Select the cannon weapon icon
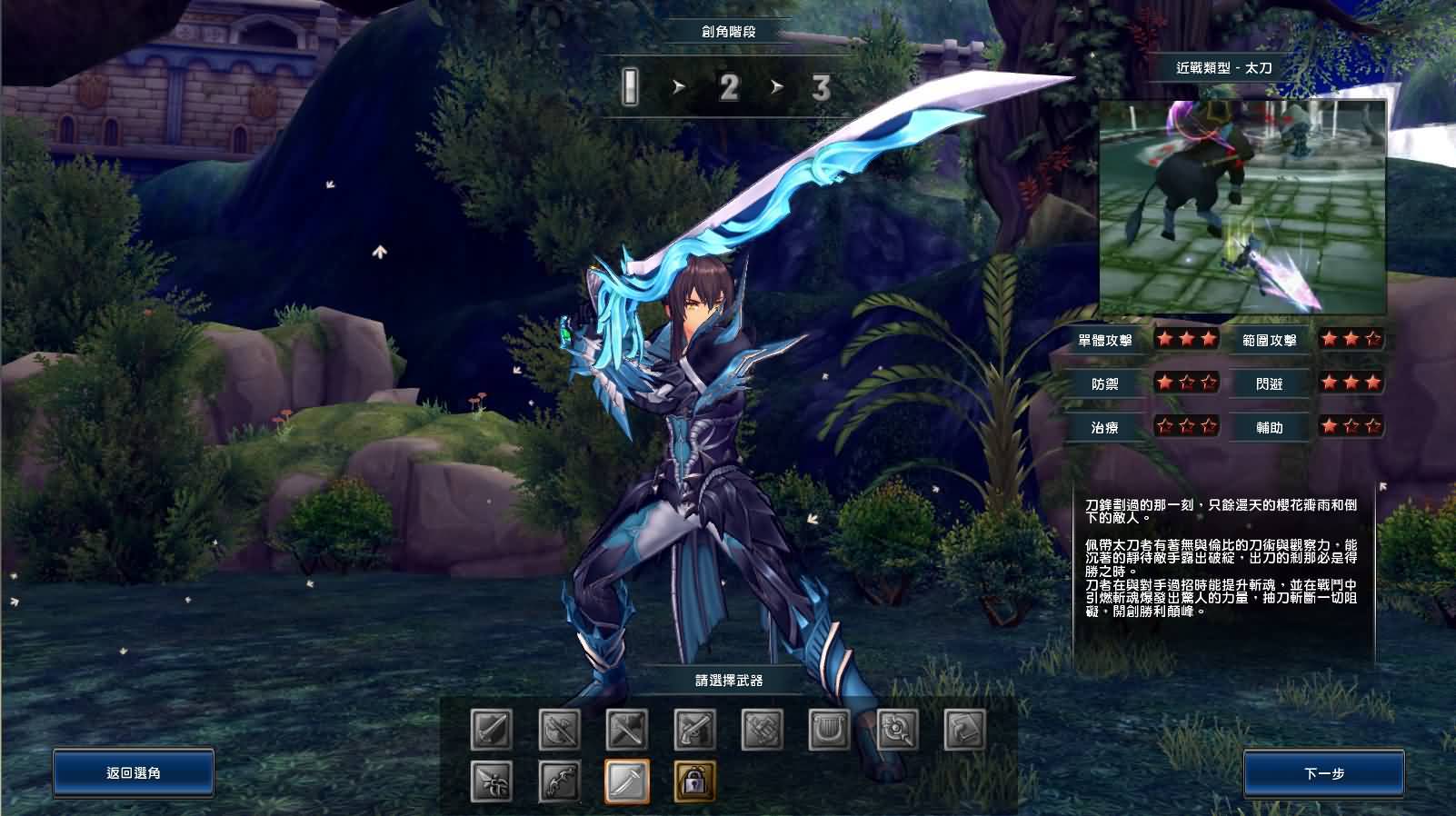The height and width of the screenshot is (816, 1456). [x=763, y=729]
